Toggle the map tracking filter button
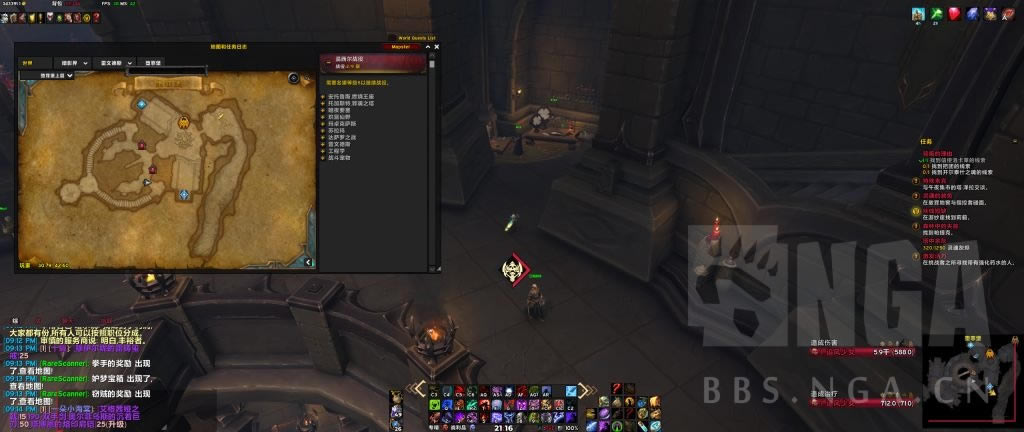The width and height of the screenshot is (1024, 432). point(294,77)
